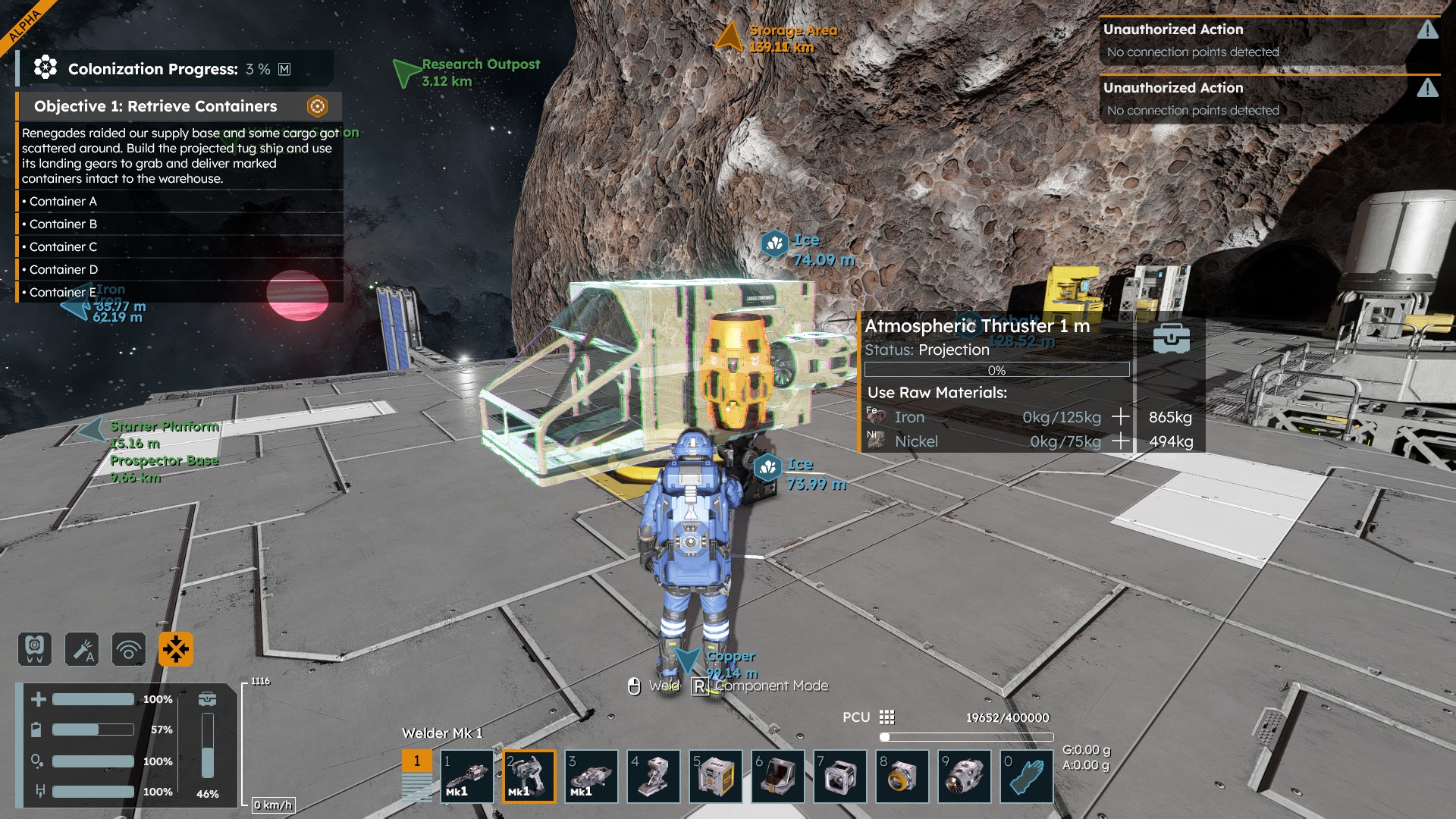The height and width of the screenshot is (819, 1456).
Task: Select the Welder Mk1 hotbar slot
Action: [x=529, y=776]
